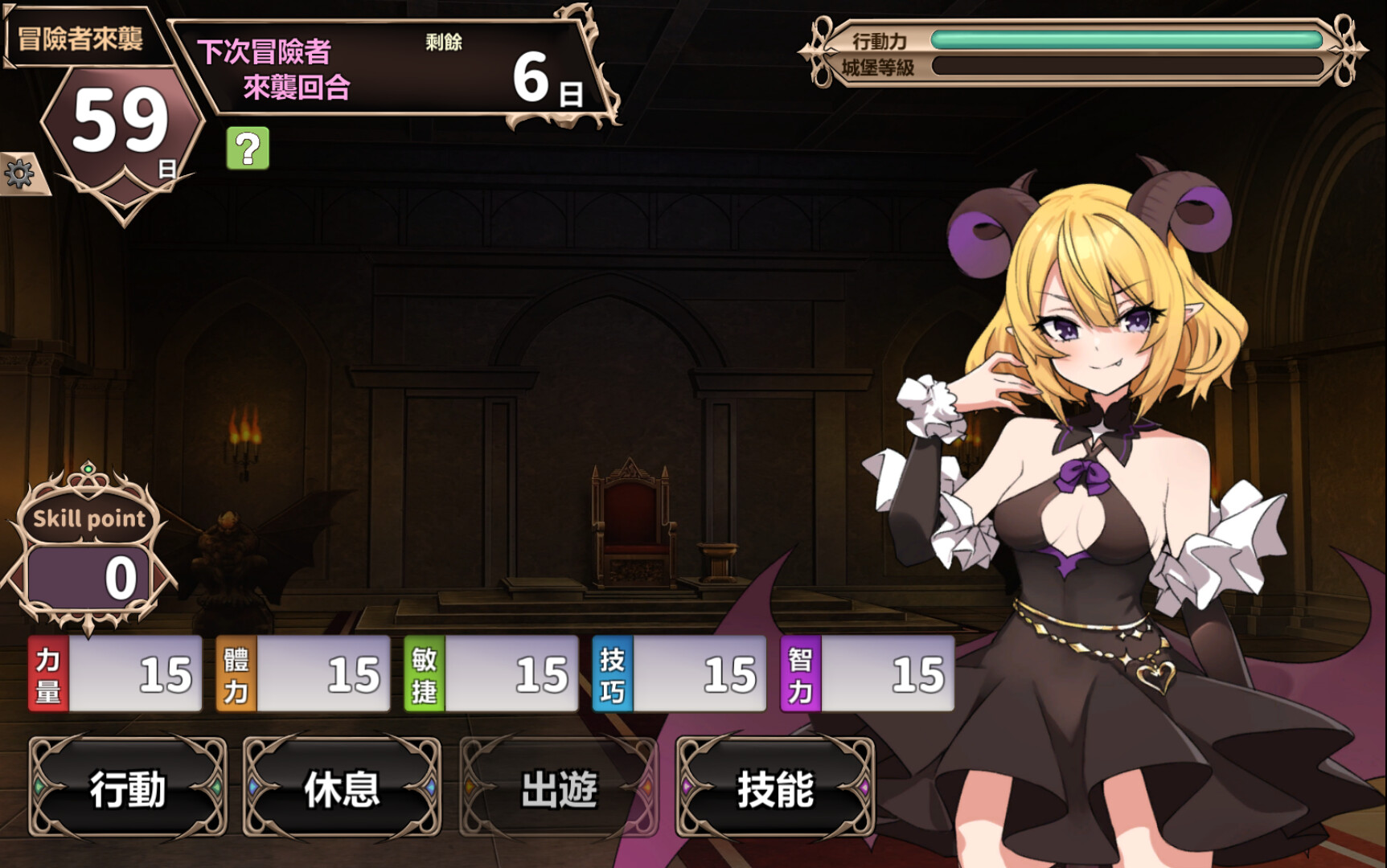This screenshot has width=1387, height=868.
Task: Select the green 敏捷 stat icon
Action: (421, 674)
